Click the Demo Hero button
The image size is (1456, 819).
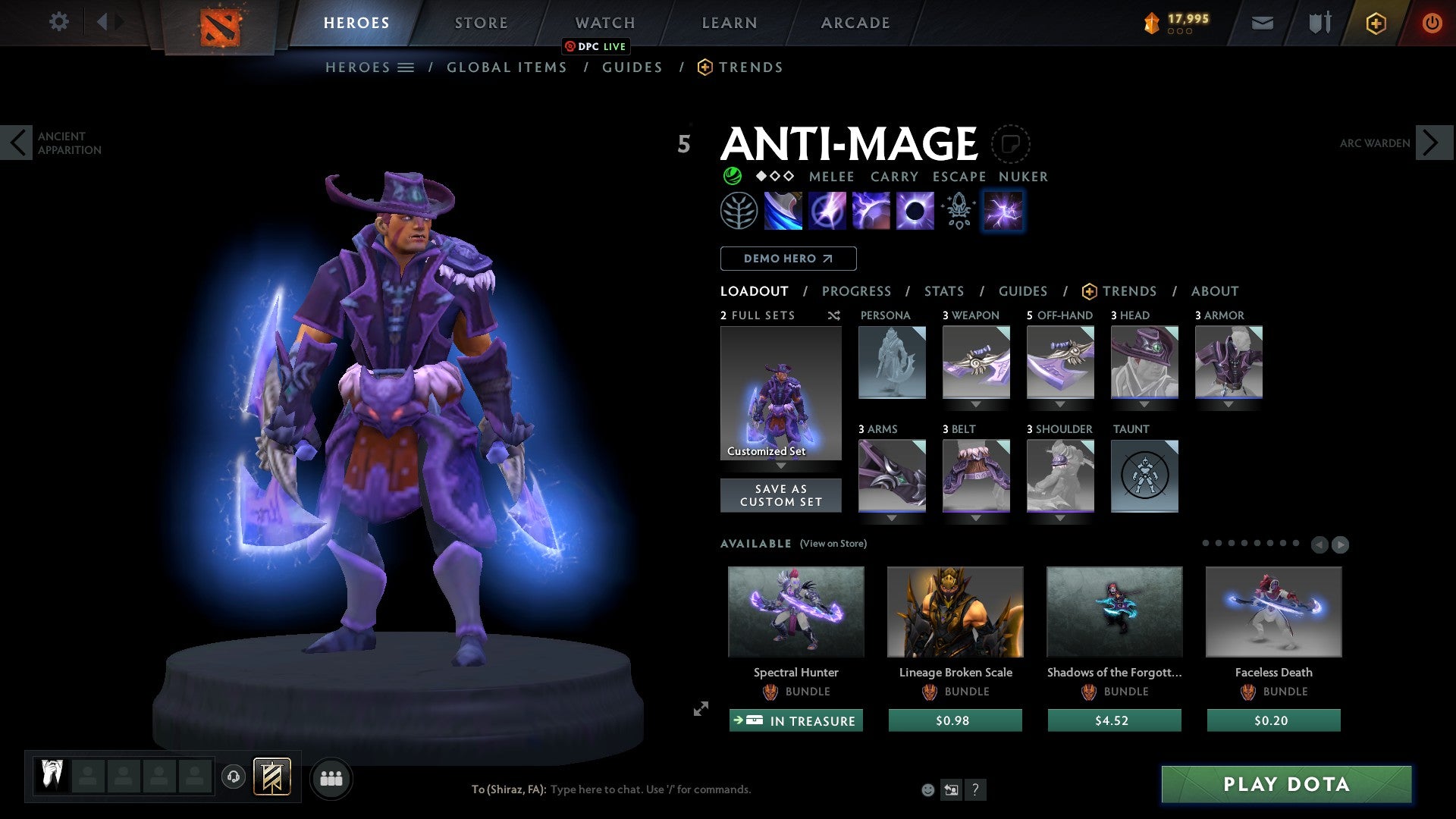(x=788, y=259)
